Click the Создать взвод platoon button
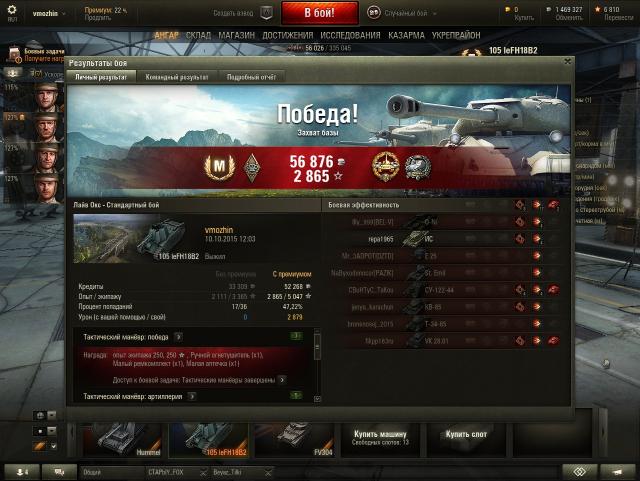 click(x=242, y=13)
